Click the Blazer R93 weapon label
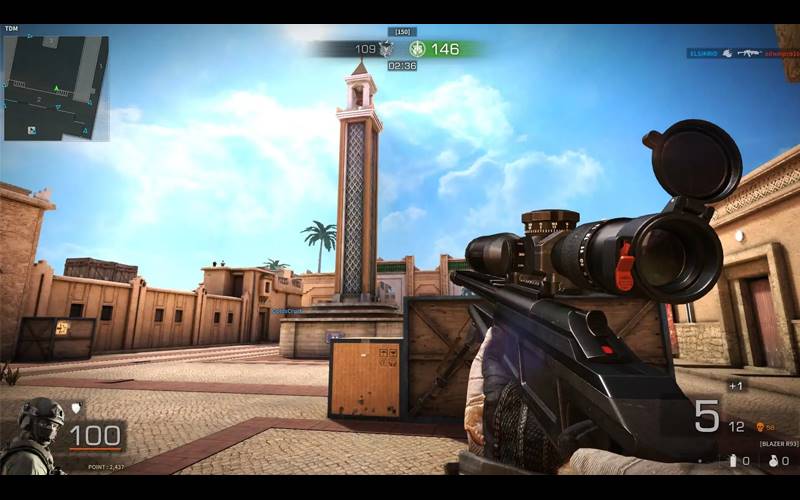The image size is (800, 500). coord(779,442)
